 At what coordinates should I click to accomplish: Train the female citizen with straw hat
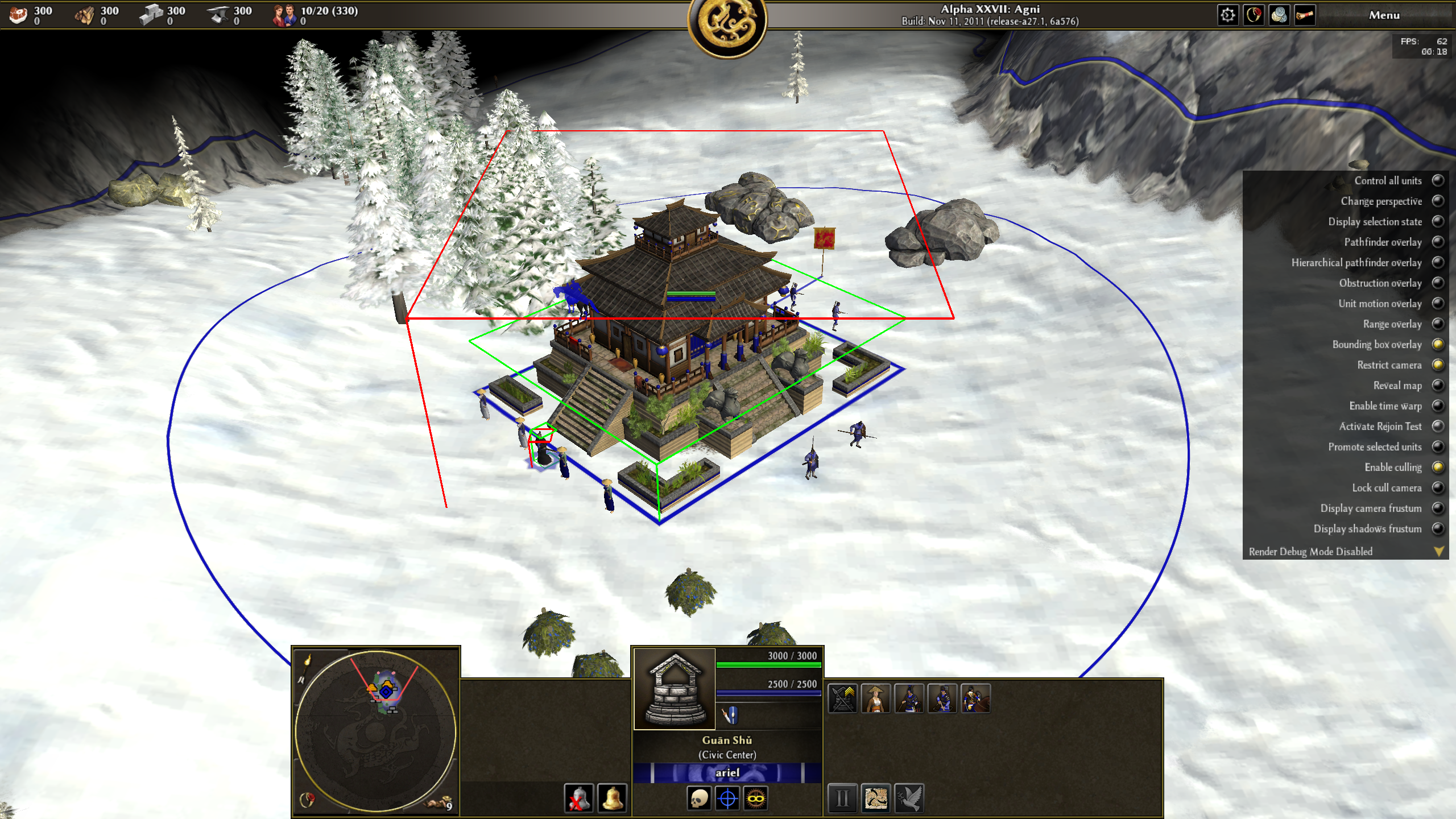[876, 699]
